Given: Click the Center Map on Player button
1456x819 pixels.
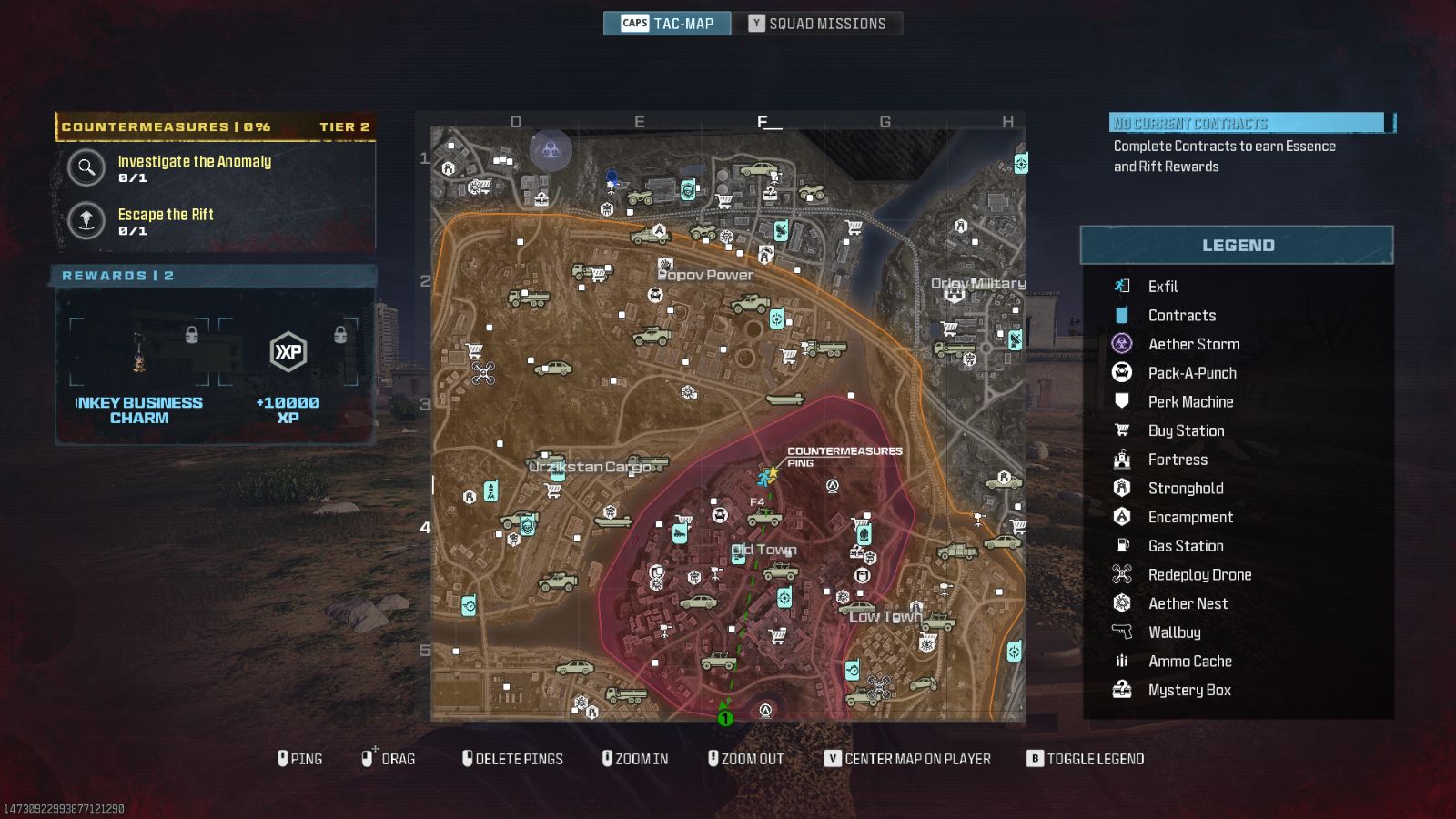Looking at the screenshot, I should (909, 758).
